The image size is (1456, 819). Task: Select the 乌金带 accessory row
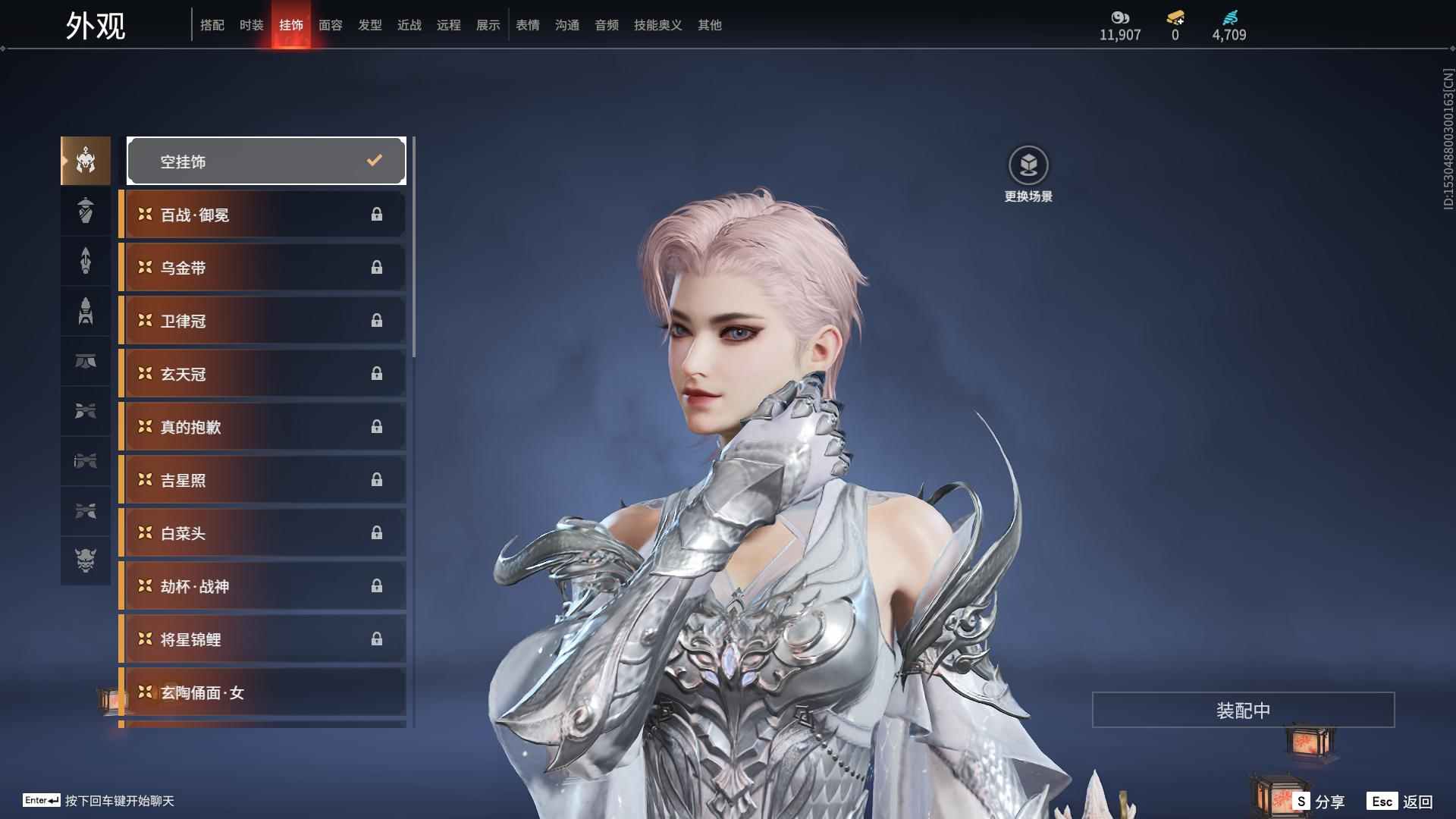263,268
